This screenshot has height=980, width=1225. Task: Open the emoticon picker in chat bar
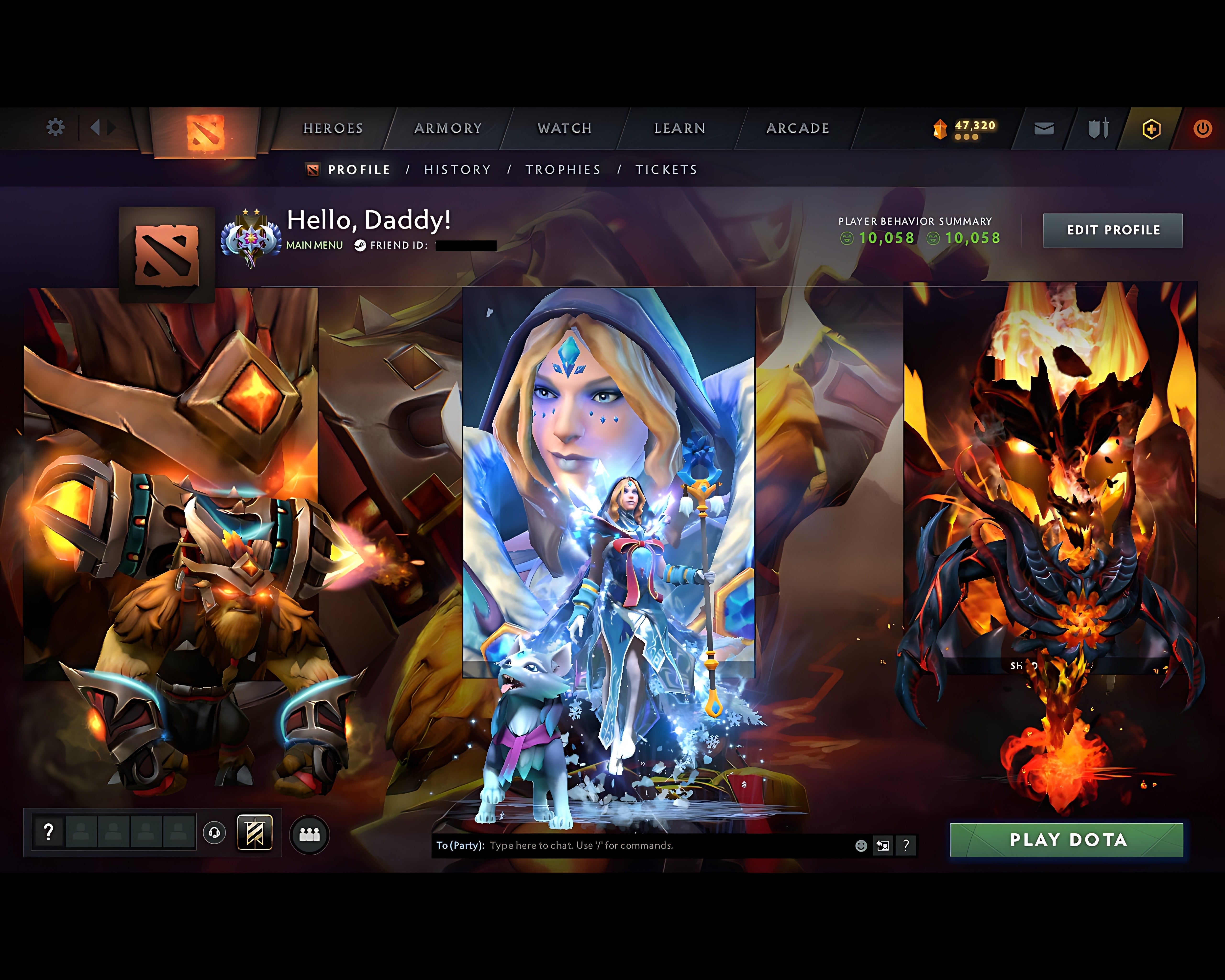pyautogui.click(x=860, y=846)
